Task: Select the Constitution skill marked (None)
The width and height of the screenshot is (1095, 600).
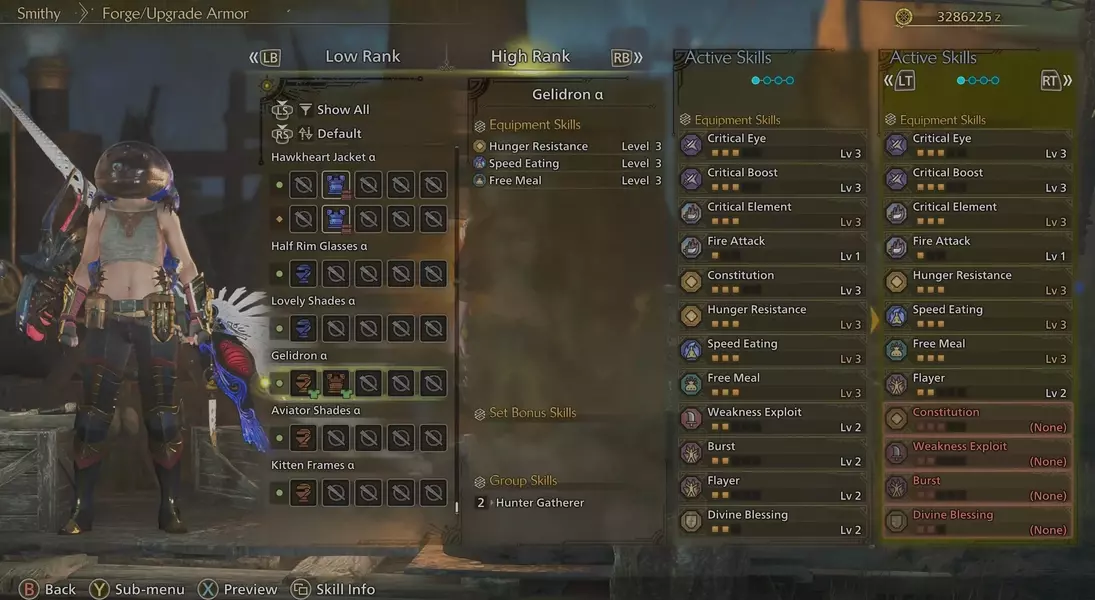Action: [x=977, y=419]
